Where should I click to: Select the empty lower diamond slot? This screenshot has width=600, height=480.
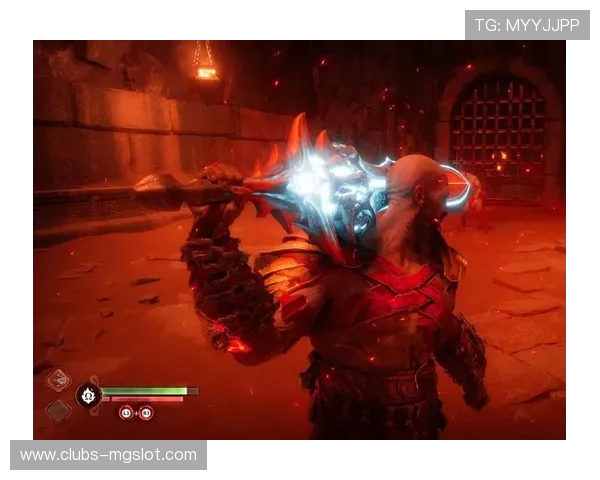(x=59, y=410)
